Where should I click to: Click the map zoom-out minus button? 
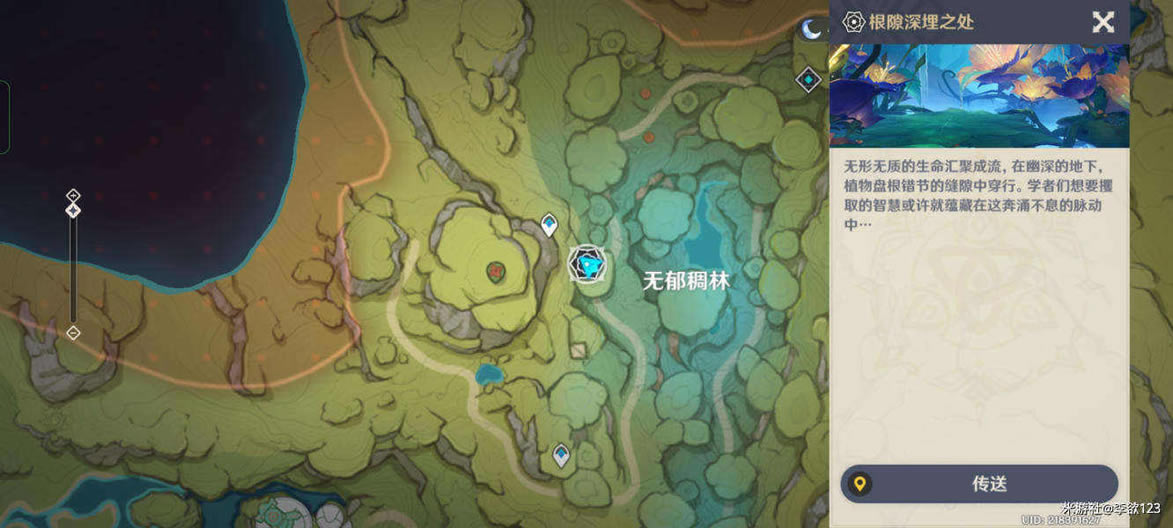click(73, 333)
